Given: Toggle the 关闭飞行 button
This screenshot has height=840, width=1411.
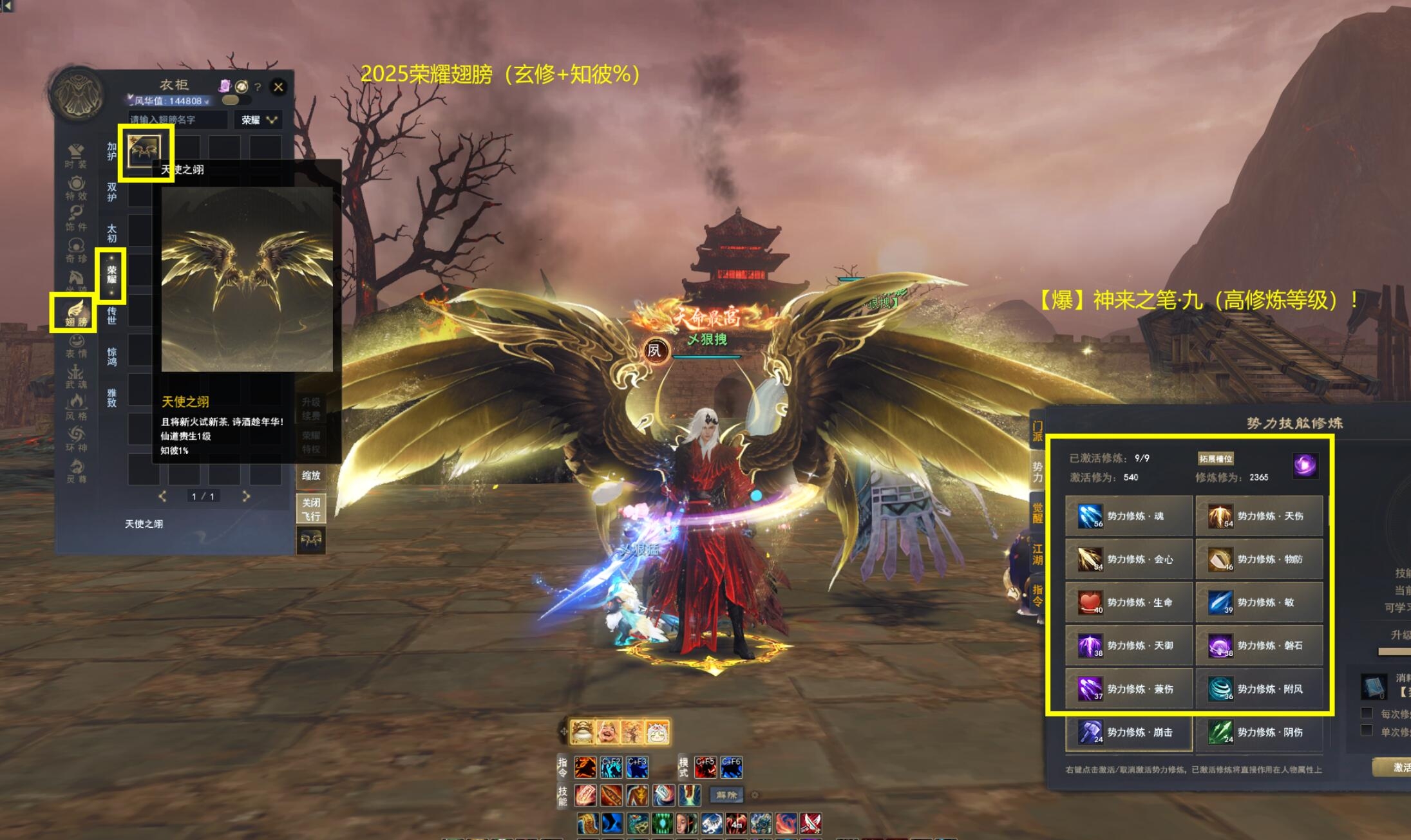Looking at the screenshot, I should click(310, 509).
